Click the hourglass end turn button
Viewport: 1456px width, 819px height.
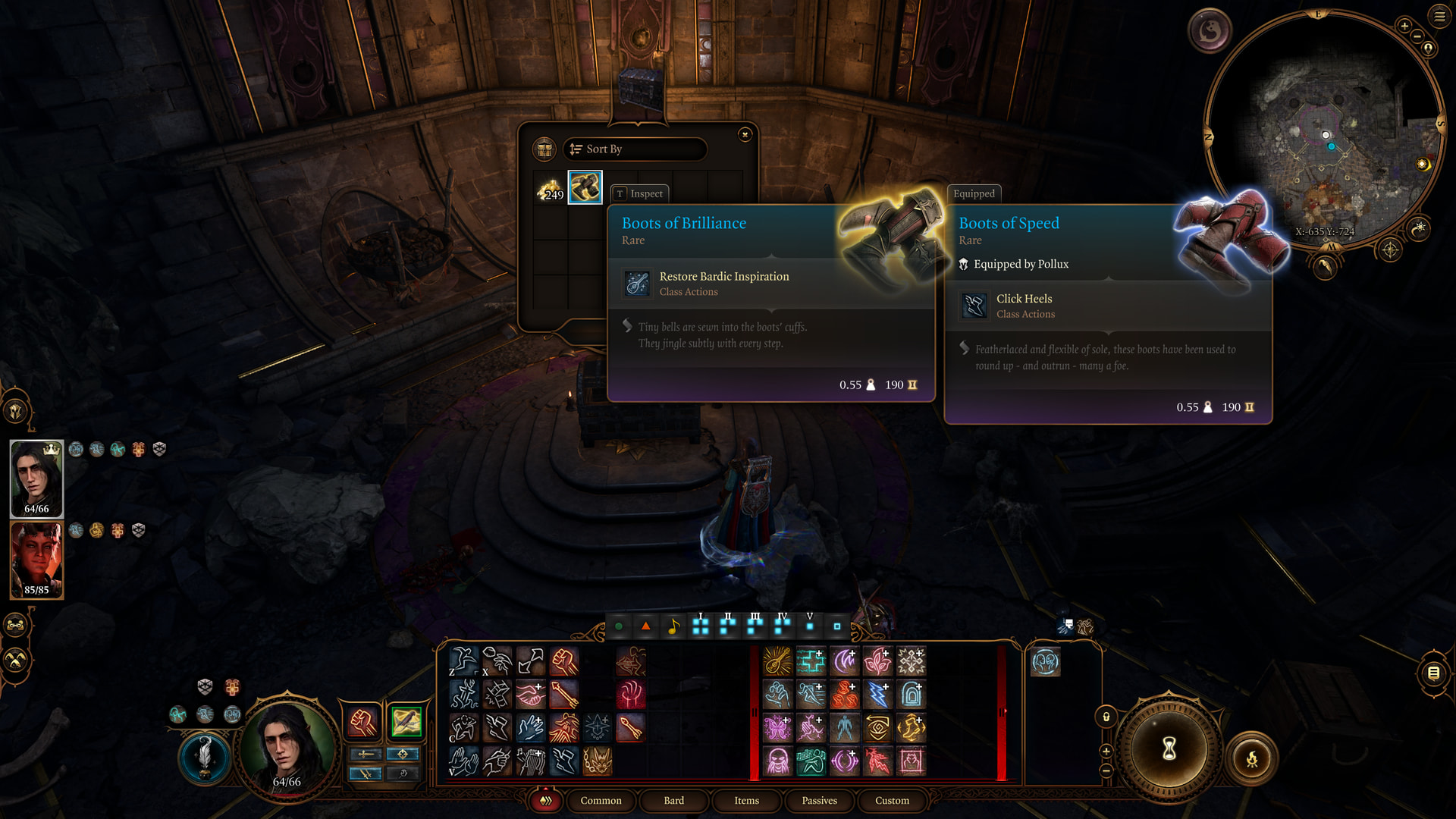tap(1169, 749)
